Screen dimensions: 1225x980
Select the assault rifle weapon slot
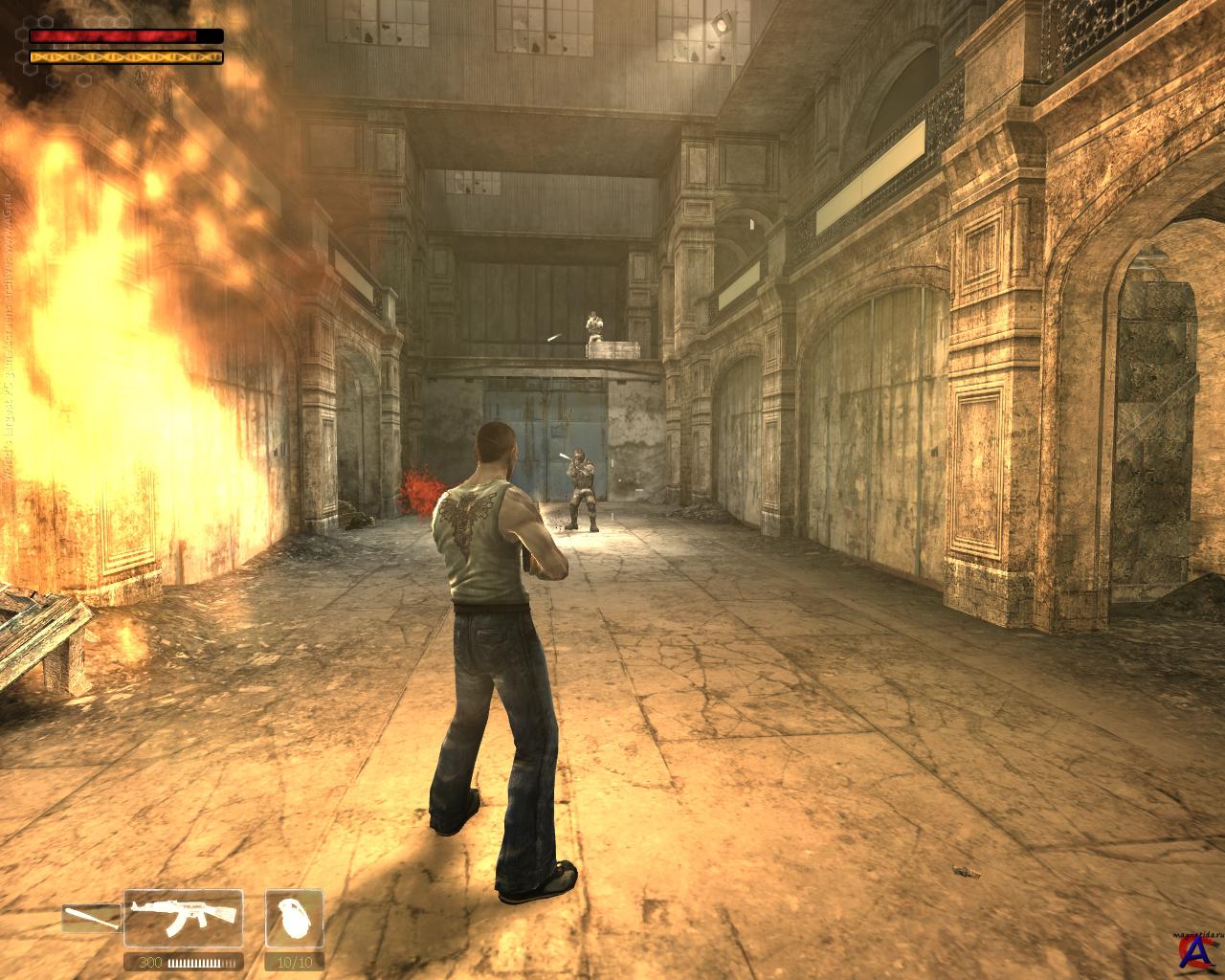click(184, 918)
